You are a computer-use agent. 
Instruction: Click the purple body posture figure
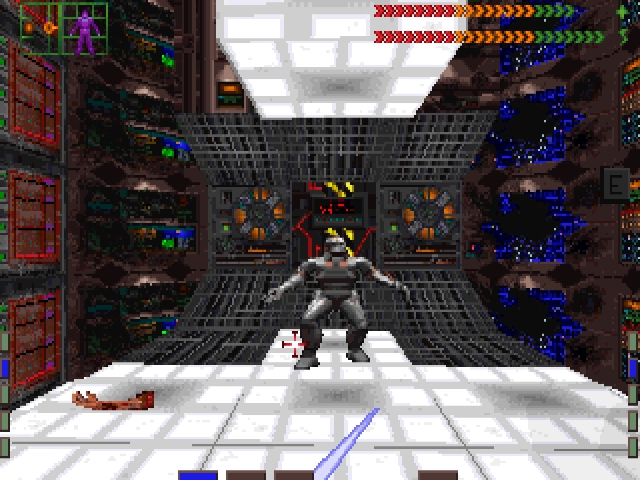point(86,30)
